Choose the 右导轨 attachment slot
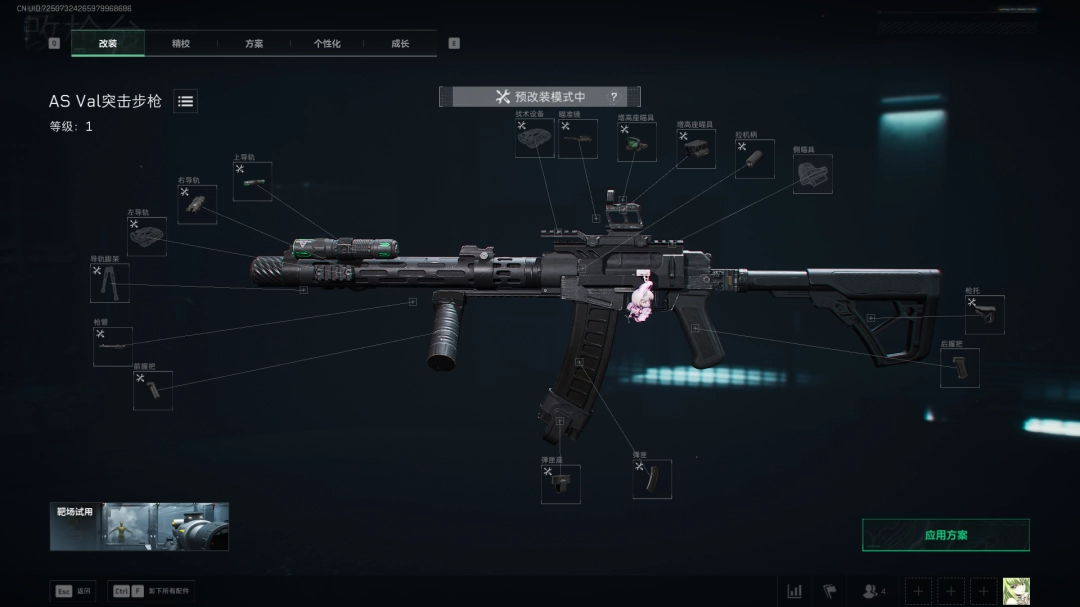Screen dimensions: 1080x607 (197, 204)
